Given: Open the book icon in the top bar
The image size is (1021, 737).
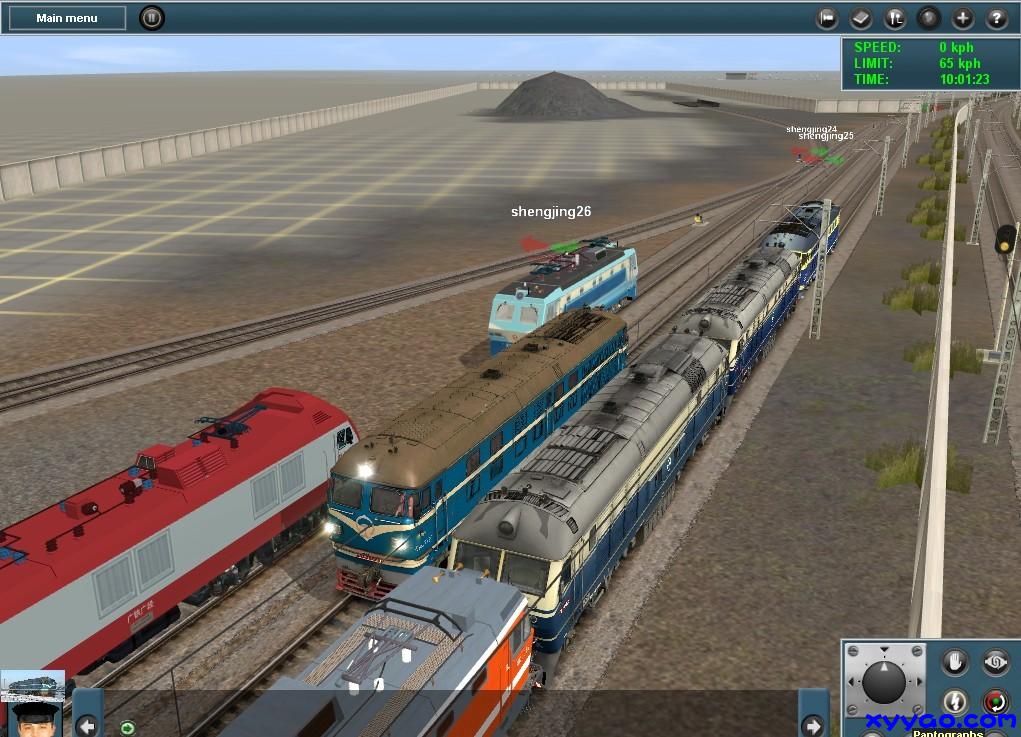Looking at the screenshot, I should 861,18.
